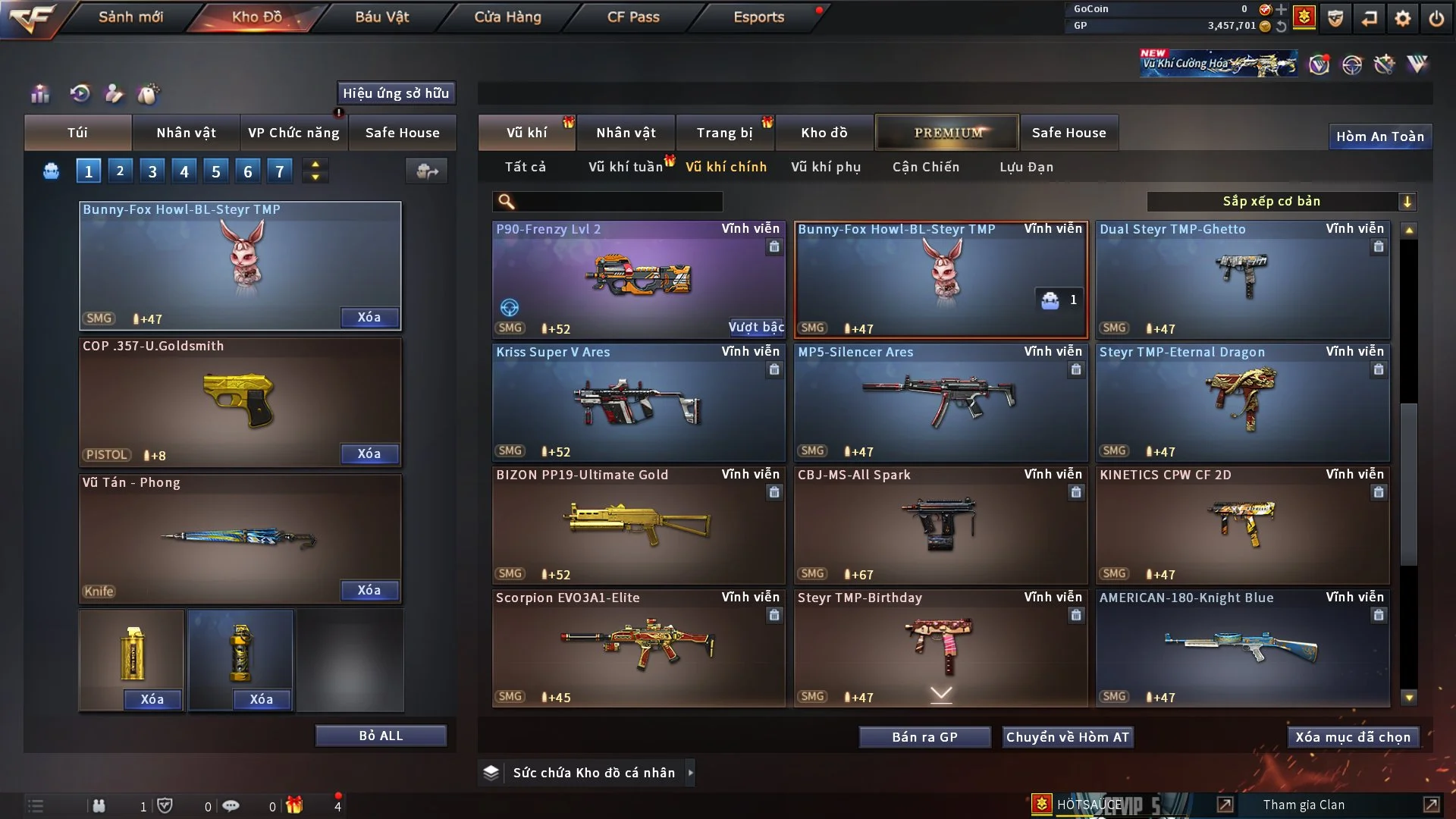Choose the Kriss Super V Ares item
Image resolution: width=1456 pixels, height=819 pixels.
pos(639,402)
